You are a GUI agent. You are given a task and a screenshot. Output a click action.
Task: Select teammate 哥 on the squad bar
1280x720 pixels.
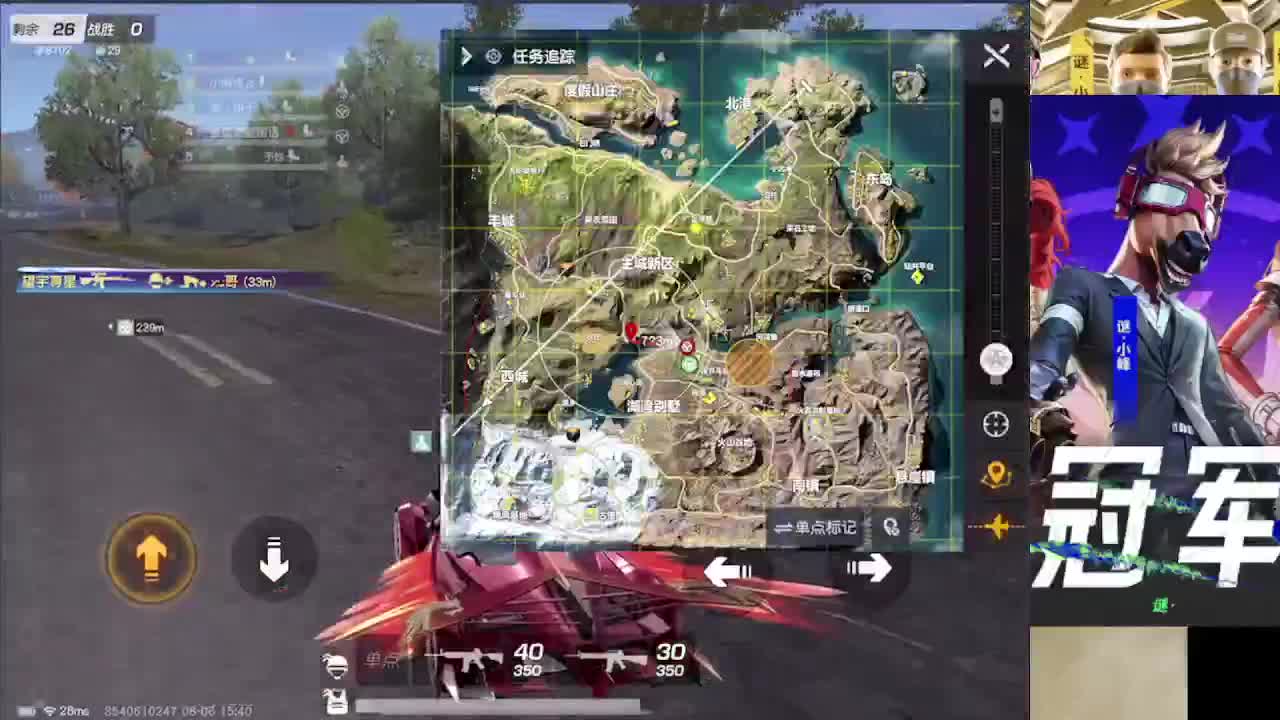click(x=232, y=283)
